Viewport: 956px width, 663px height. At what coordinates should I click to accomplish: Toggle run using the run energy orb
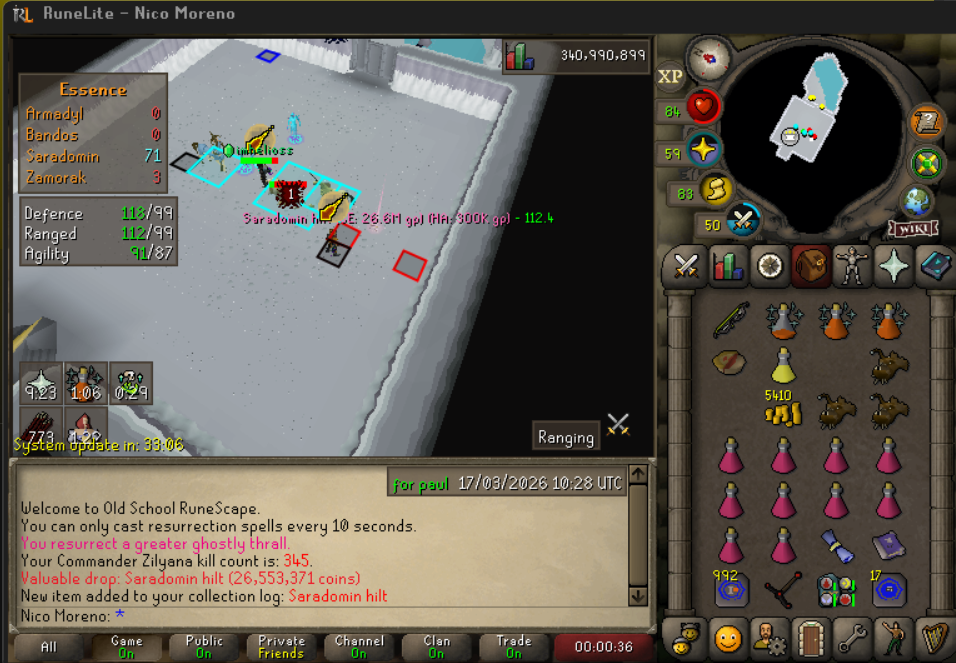coord(715,191)
